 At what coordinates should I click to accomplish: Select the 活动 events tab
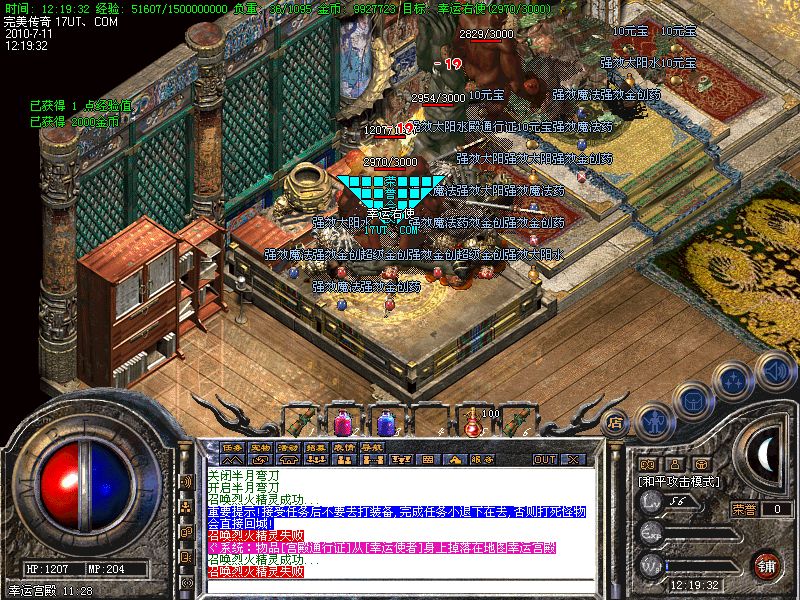(288, 446)
